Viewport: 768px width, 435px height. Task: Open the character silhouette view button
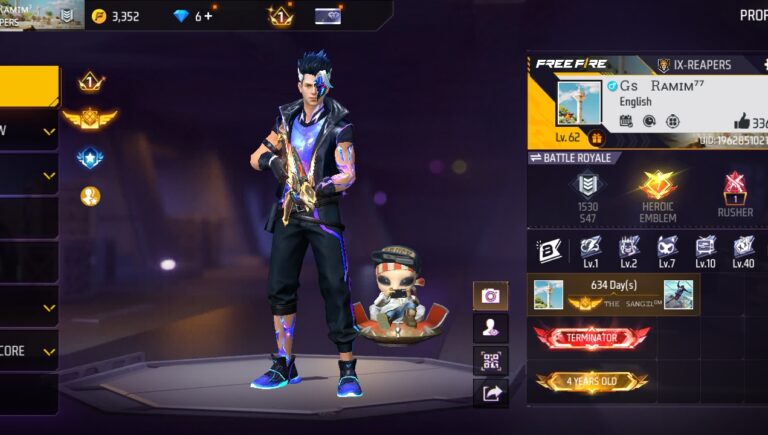490,328
